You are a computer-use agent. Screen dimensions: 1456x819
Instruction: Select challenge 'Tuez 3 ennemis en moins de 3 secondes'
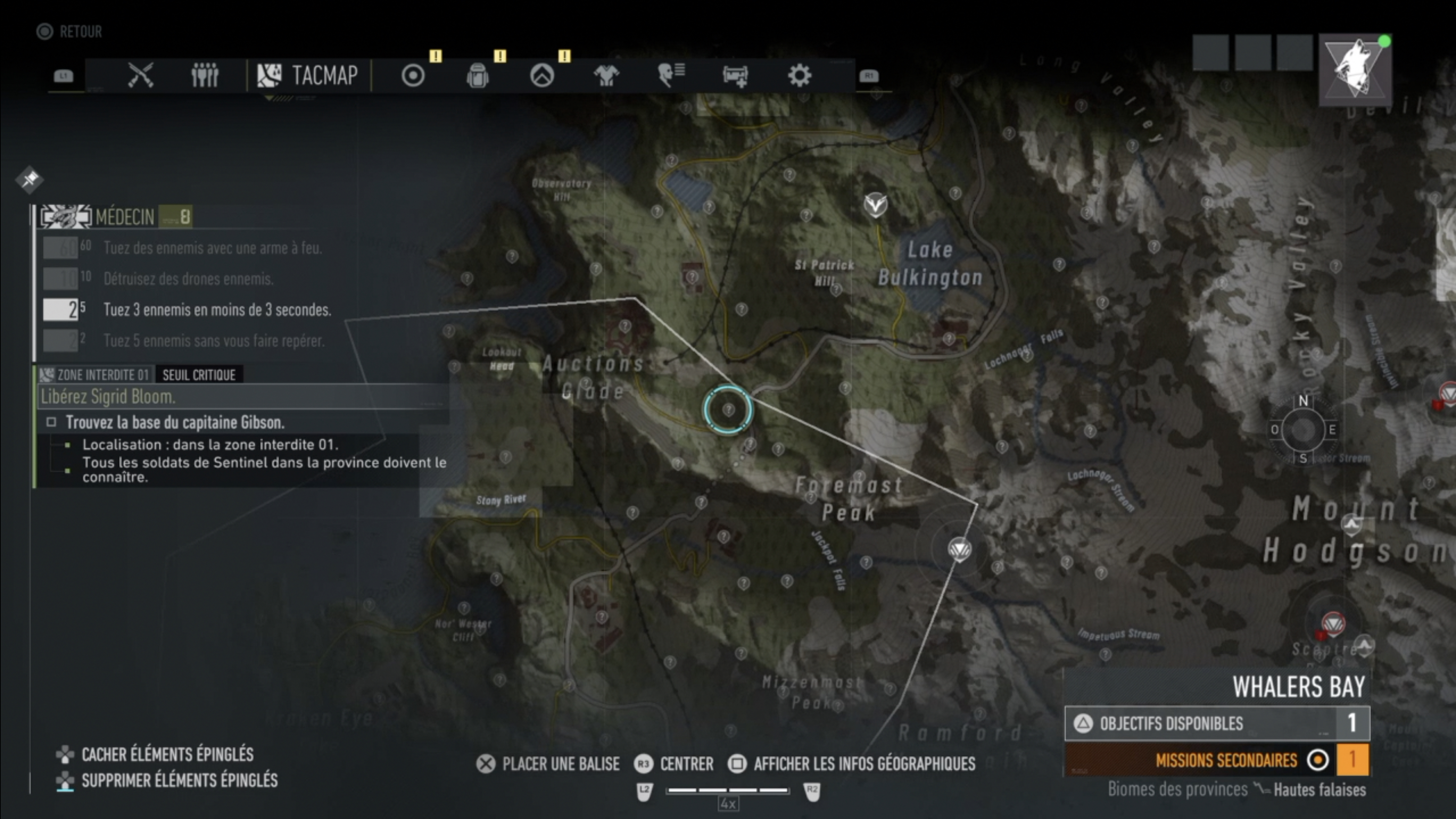point(216,310)
